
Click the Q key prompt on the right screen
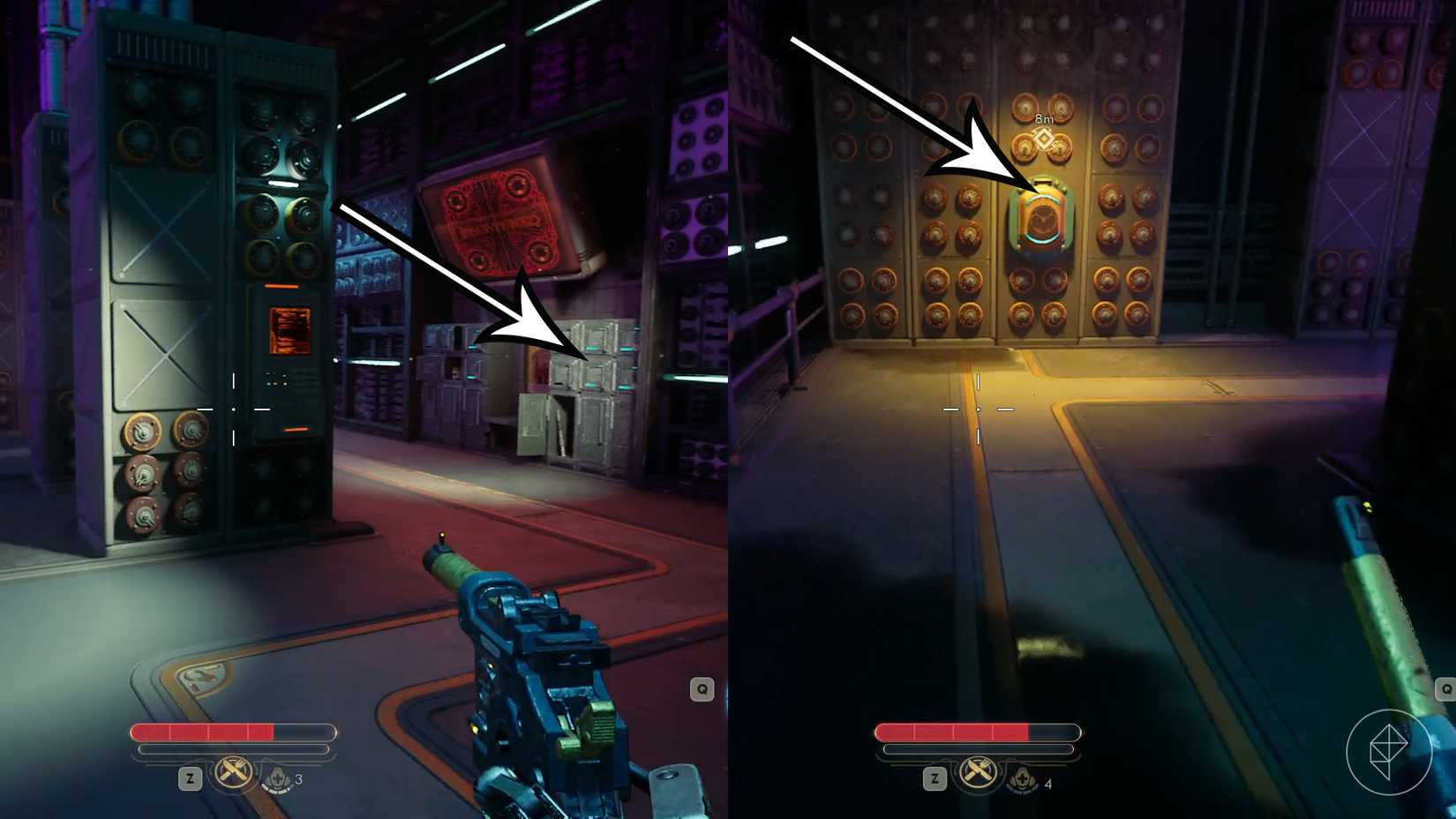coord(1447,688)
